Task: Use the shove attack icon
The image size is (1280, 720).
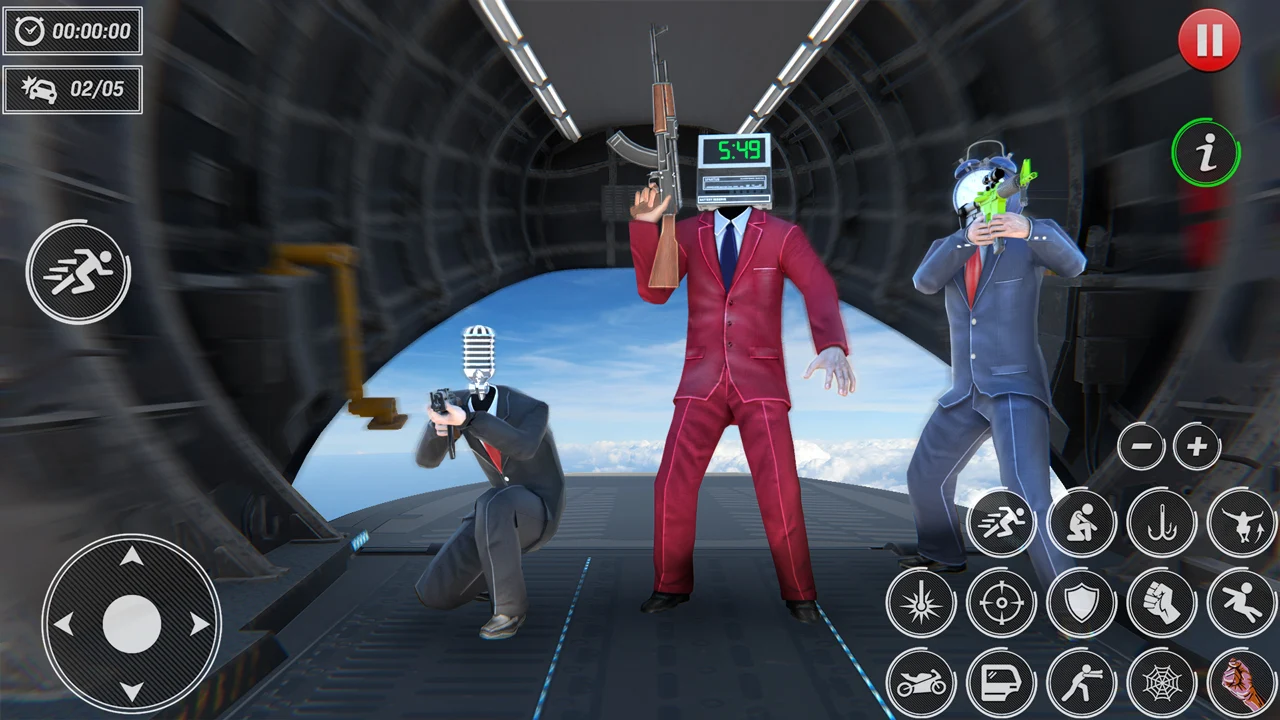Action: pyautogui.click(x=1081, y=683)
